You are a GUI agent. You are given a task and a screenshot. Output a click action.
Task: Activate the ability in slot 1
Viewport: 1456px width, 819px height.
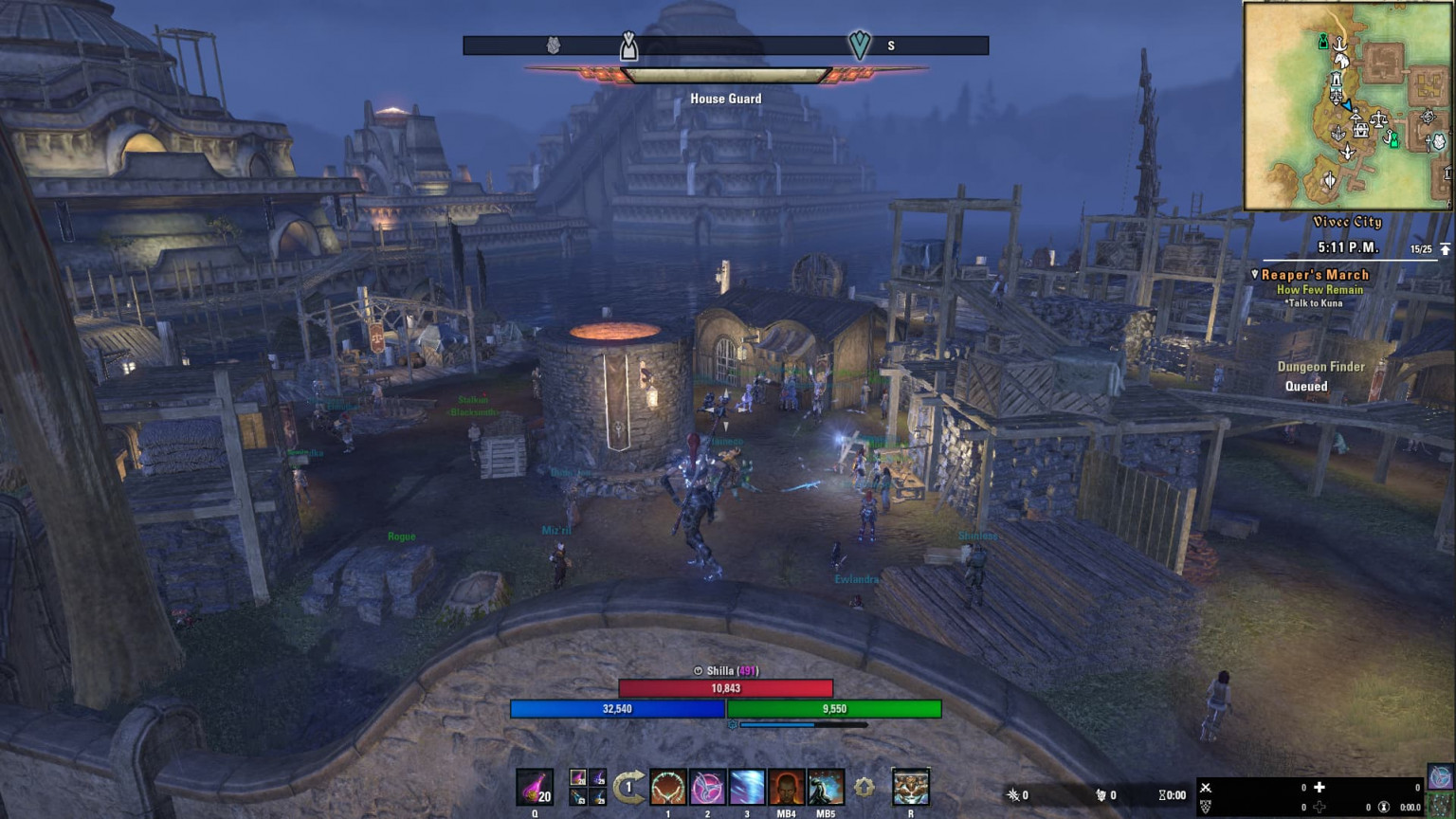coord(667,787)
